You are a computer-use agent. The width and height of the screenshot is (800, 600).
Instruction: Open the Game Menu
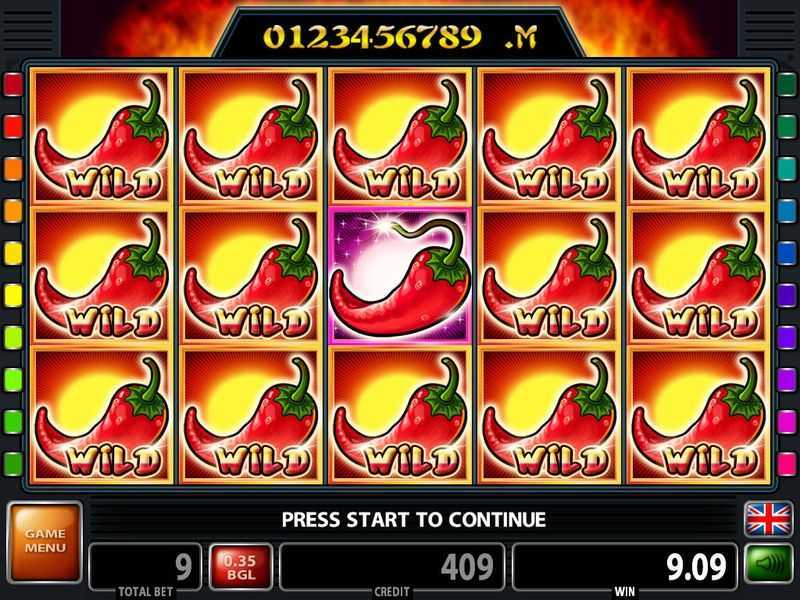pos(44,541)
